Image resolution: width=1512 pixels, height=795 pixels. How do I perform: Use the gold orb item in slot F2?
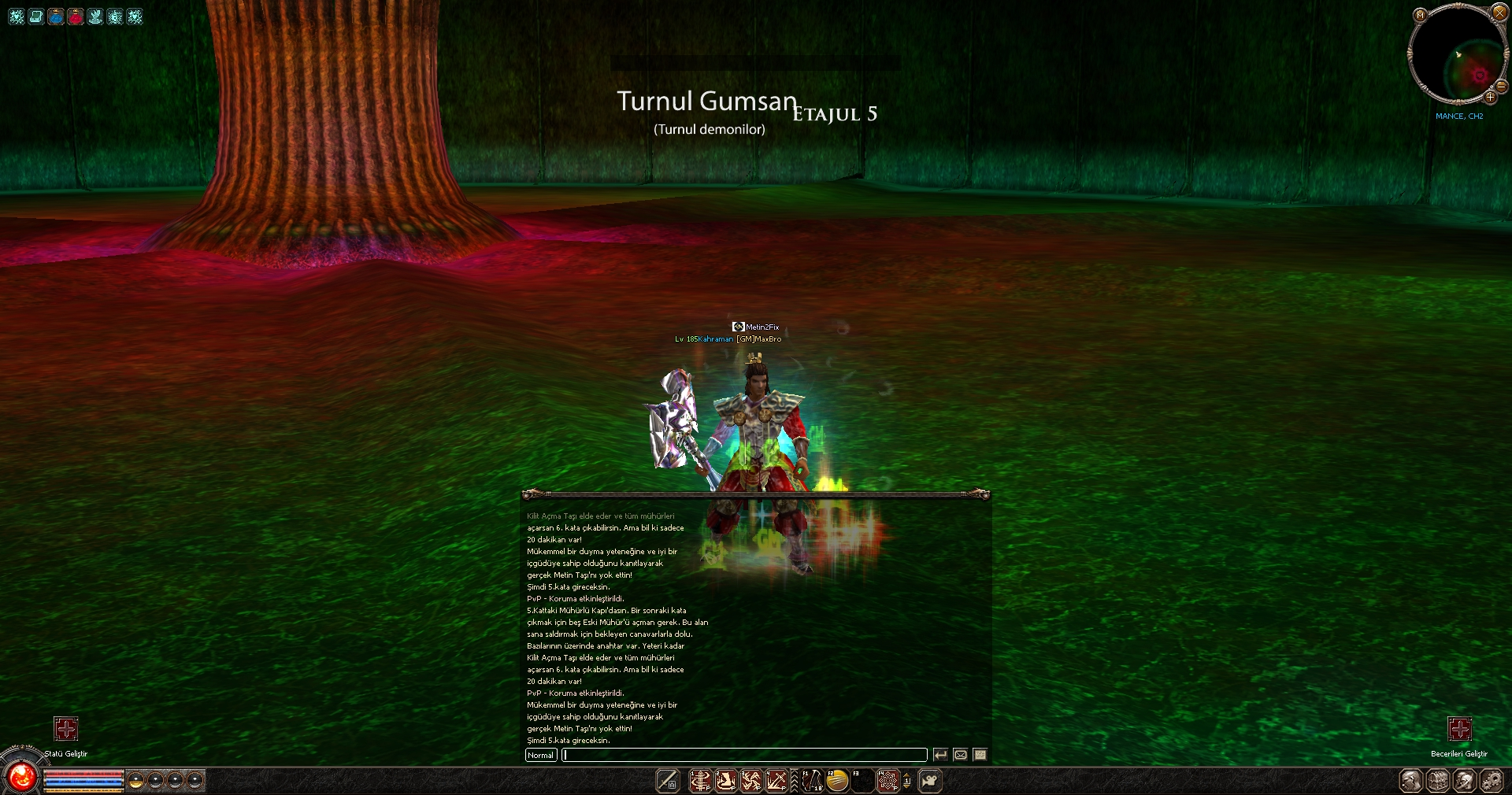click(837, 781)
